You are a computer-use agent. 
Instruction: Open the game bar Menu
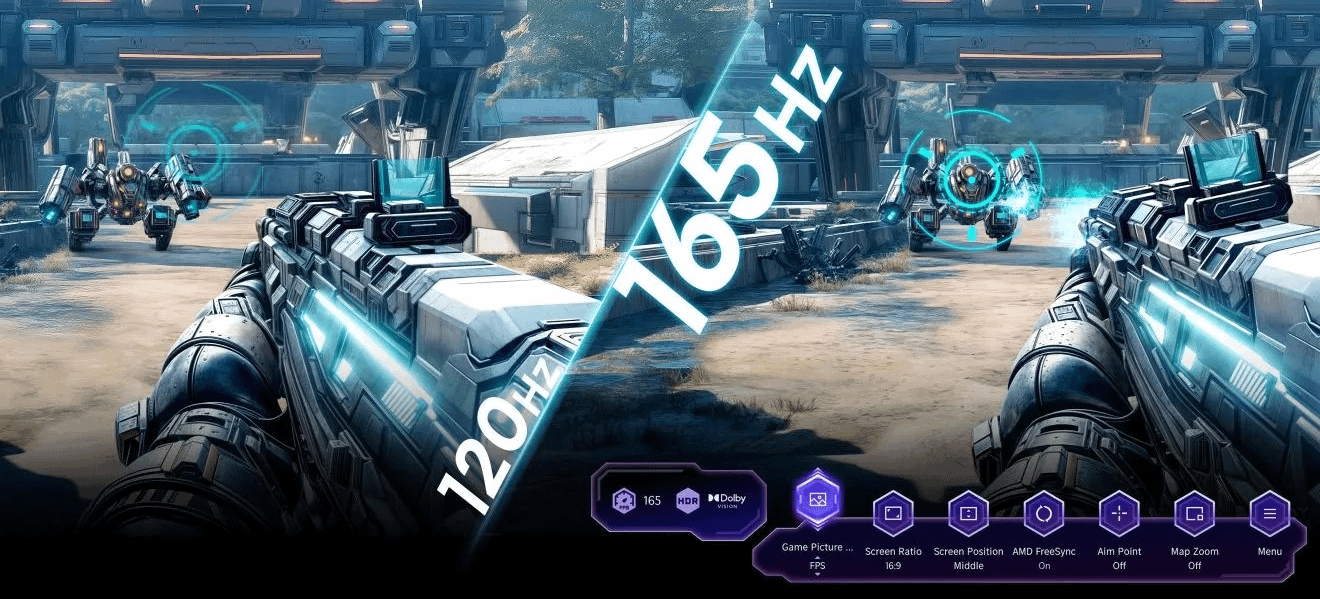point(1270,515)
